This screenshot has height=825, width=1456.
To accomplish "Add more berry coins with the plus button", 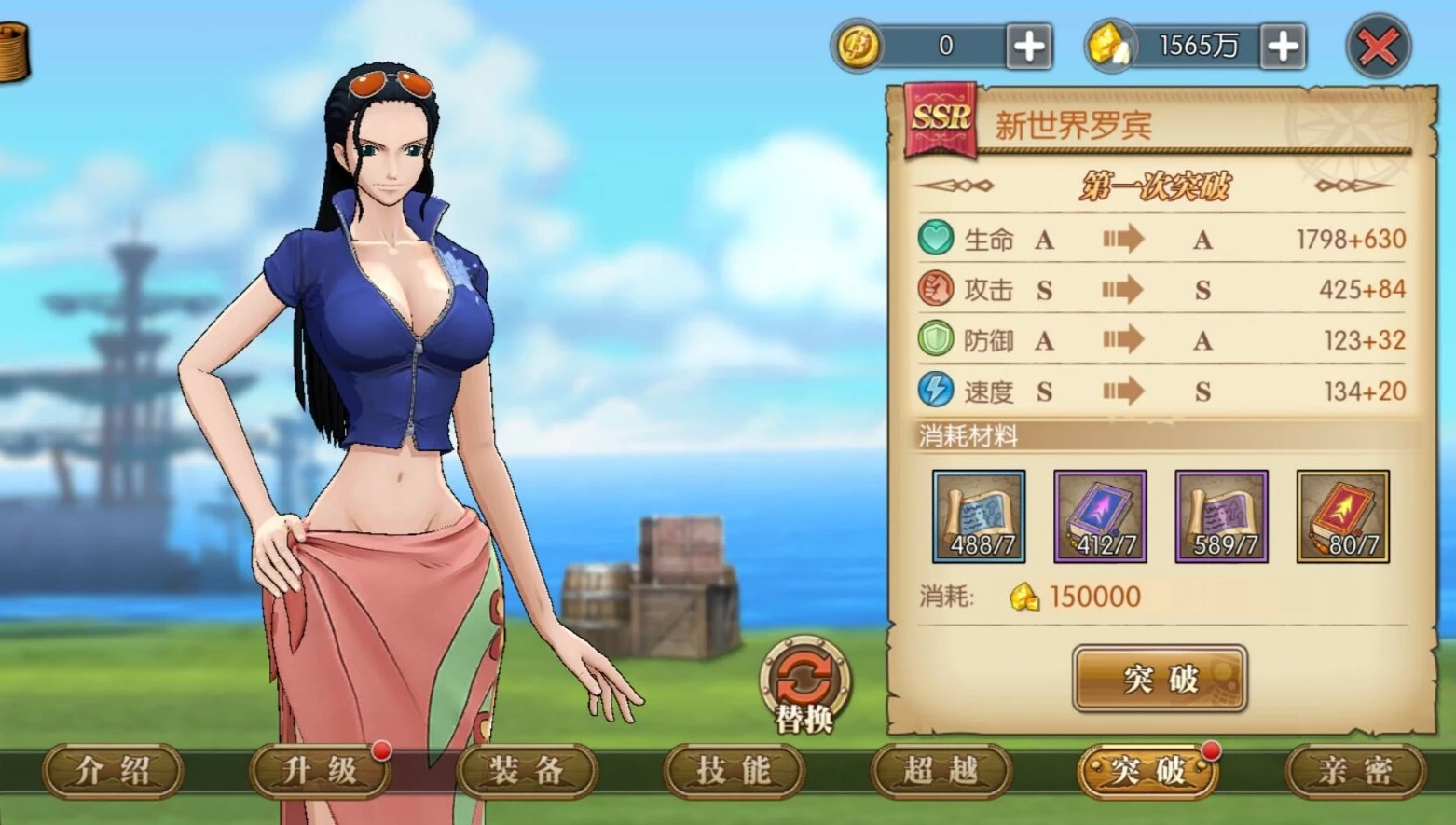I will coord(1028,47).
